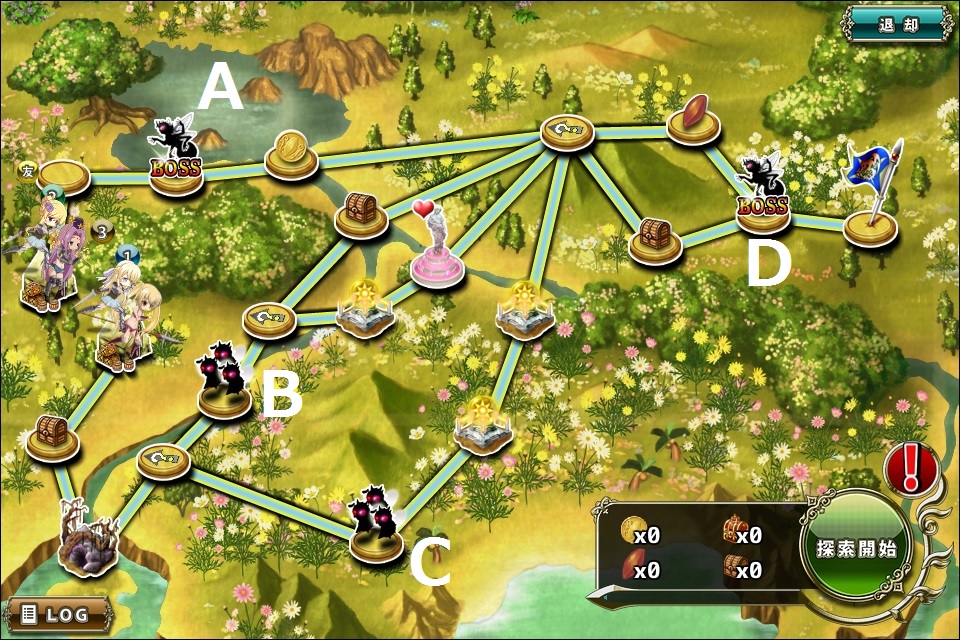Viewport: 960px width, 640px height.
Task: Open the LOG panel
Action: pos(59,614)
